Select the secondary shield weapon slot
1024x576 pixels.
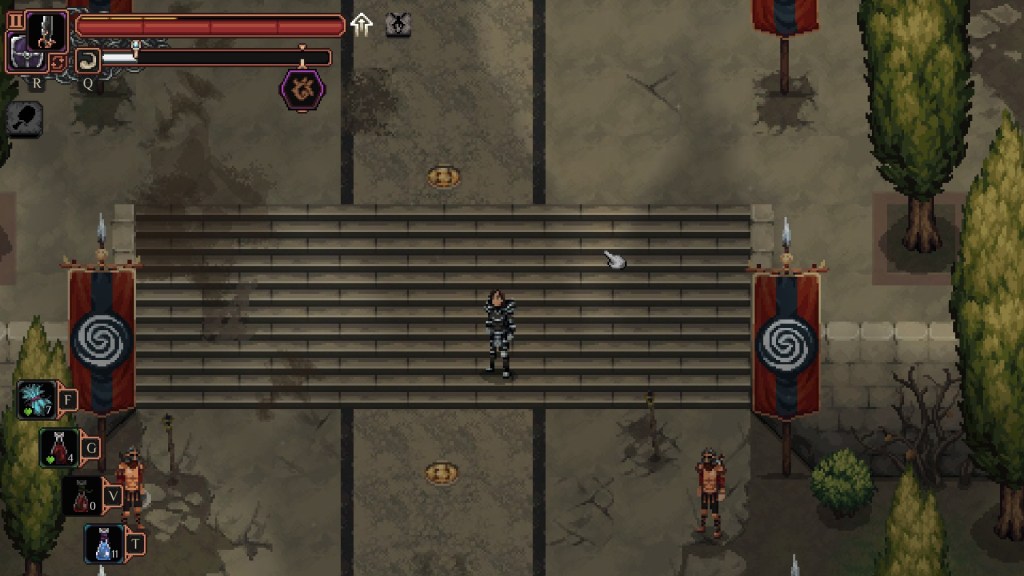[x=24, y=52]
